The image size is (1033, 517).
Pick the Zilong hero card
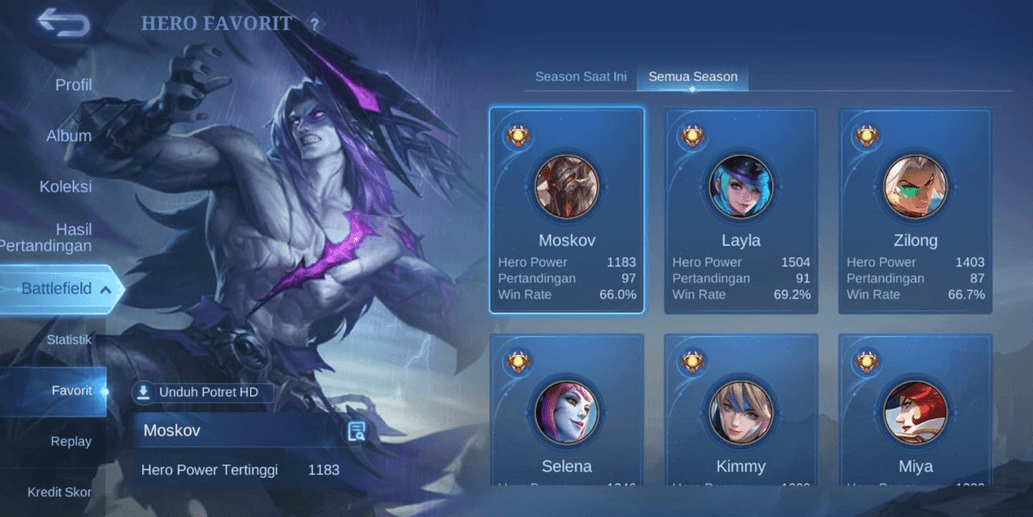[x=915, y=210]
